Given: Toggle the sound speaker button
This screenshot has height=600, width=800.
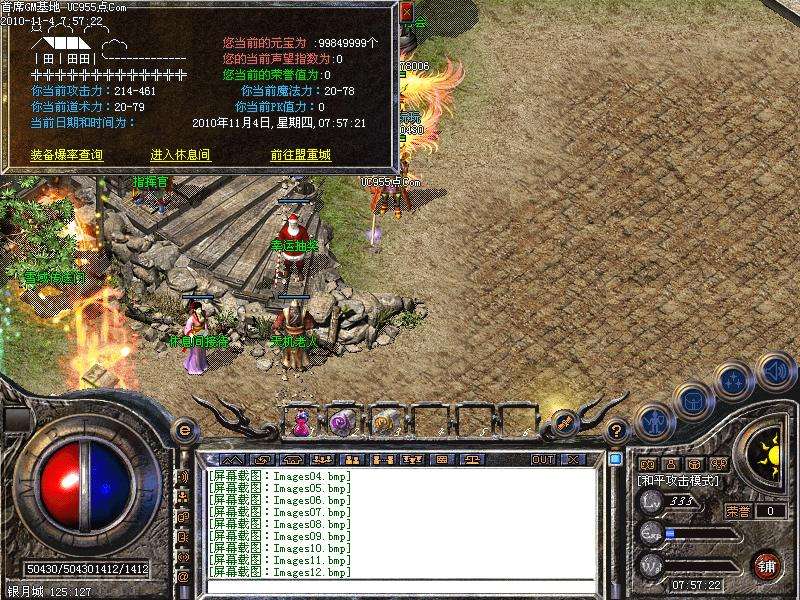Looking at the screenshot, I should tap(774, 372).
